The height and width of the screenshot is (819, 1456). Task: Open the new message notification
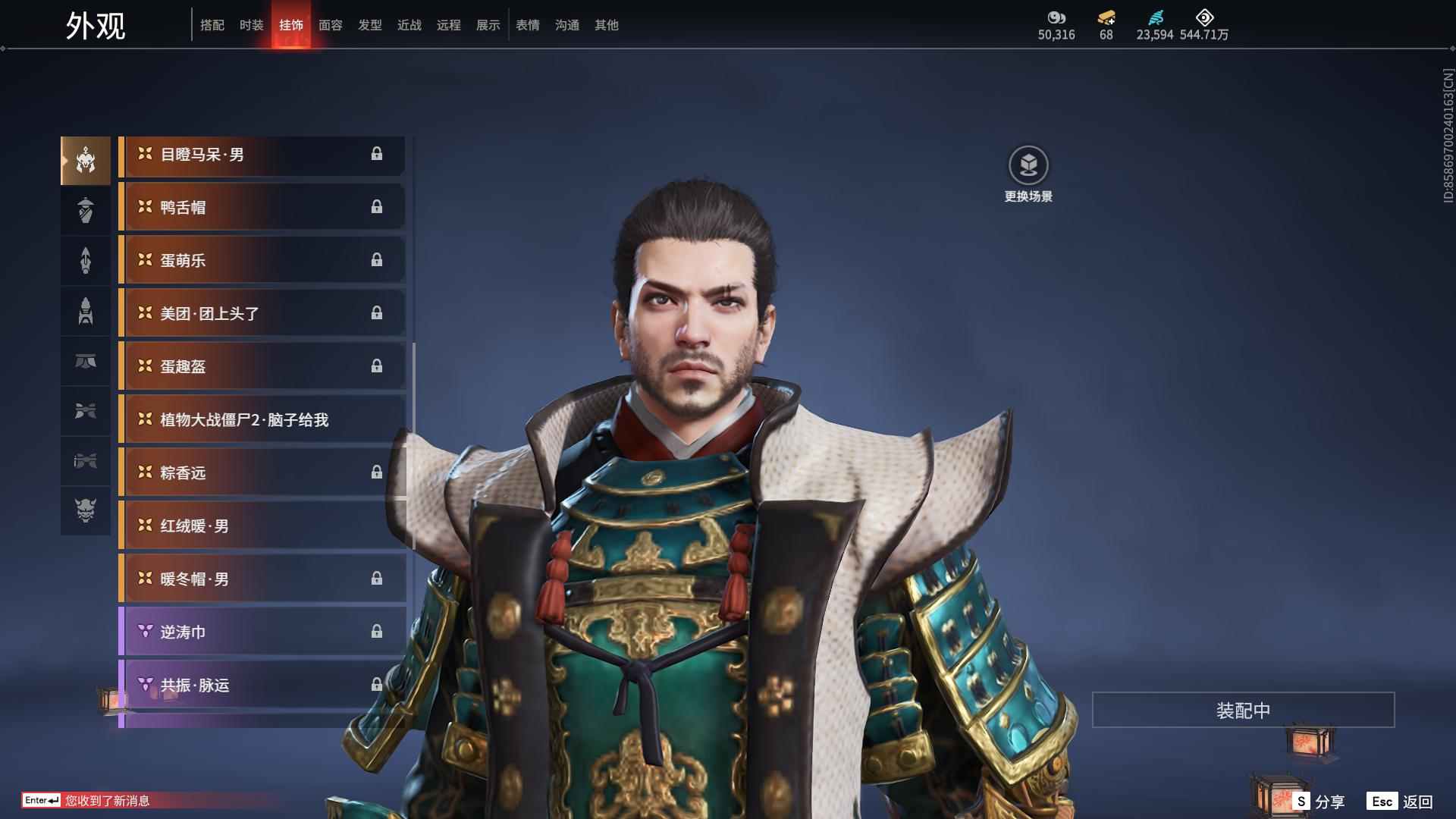(107, 801)
